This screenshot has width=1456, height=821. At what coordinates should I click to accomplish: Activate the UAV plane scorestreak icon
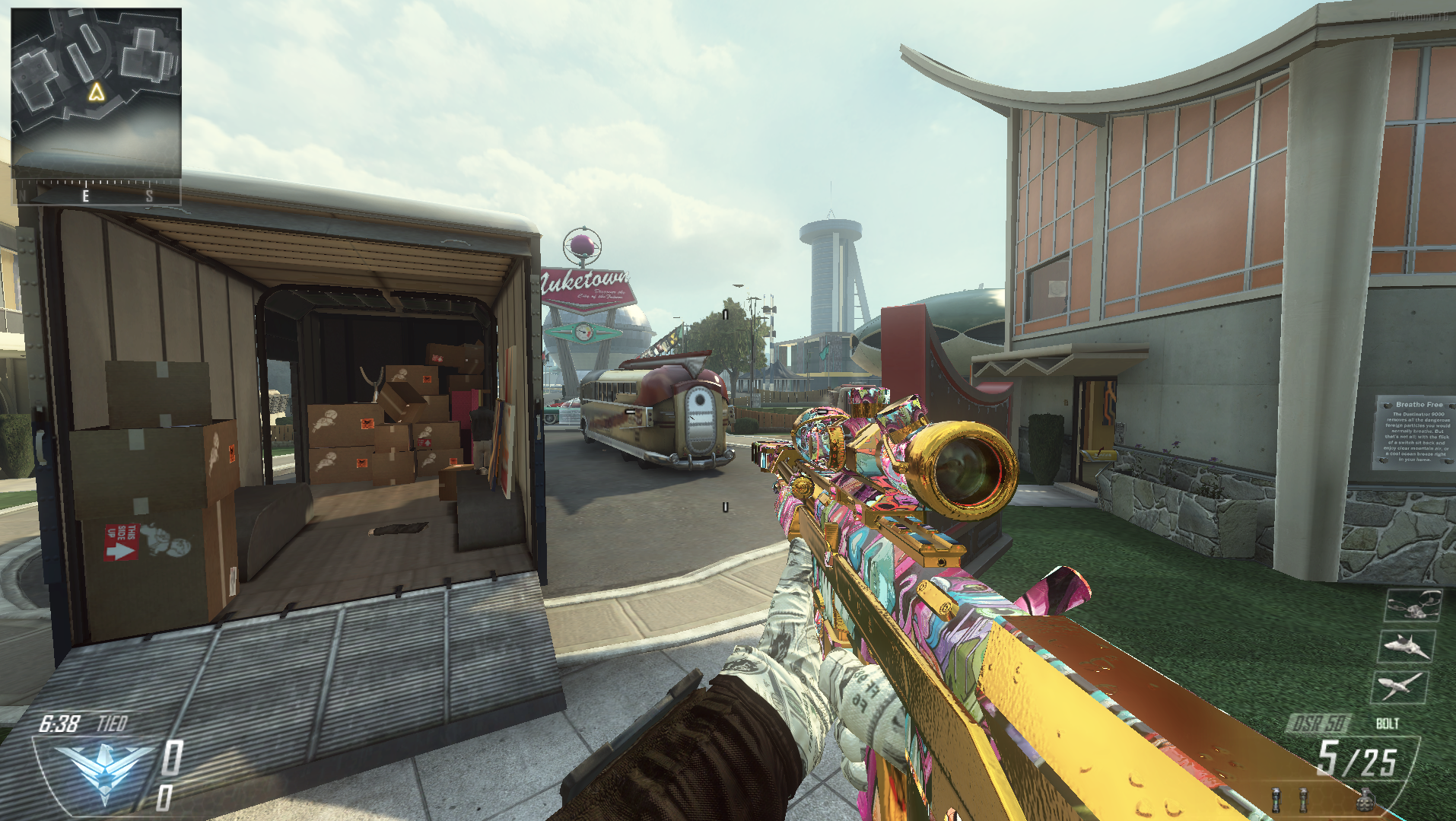coord(1400,686)
